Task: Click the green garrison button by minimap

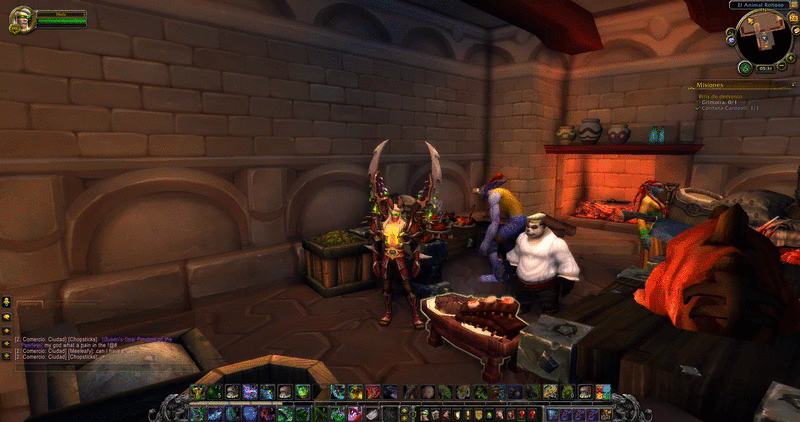Action: [x=743, y=68]
